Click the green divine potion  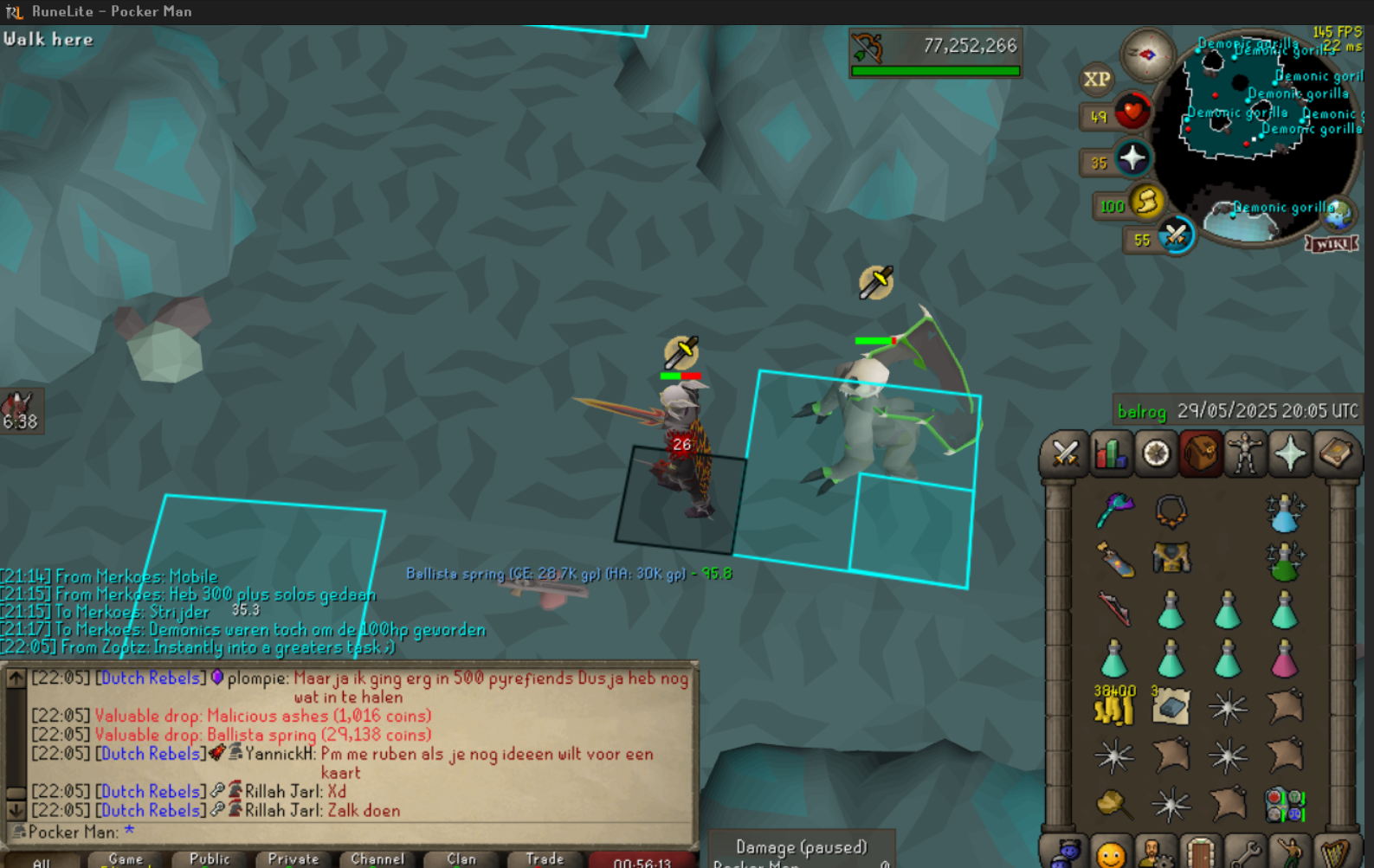click(x=1284, y=562)
